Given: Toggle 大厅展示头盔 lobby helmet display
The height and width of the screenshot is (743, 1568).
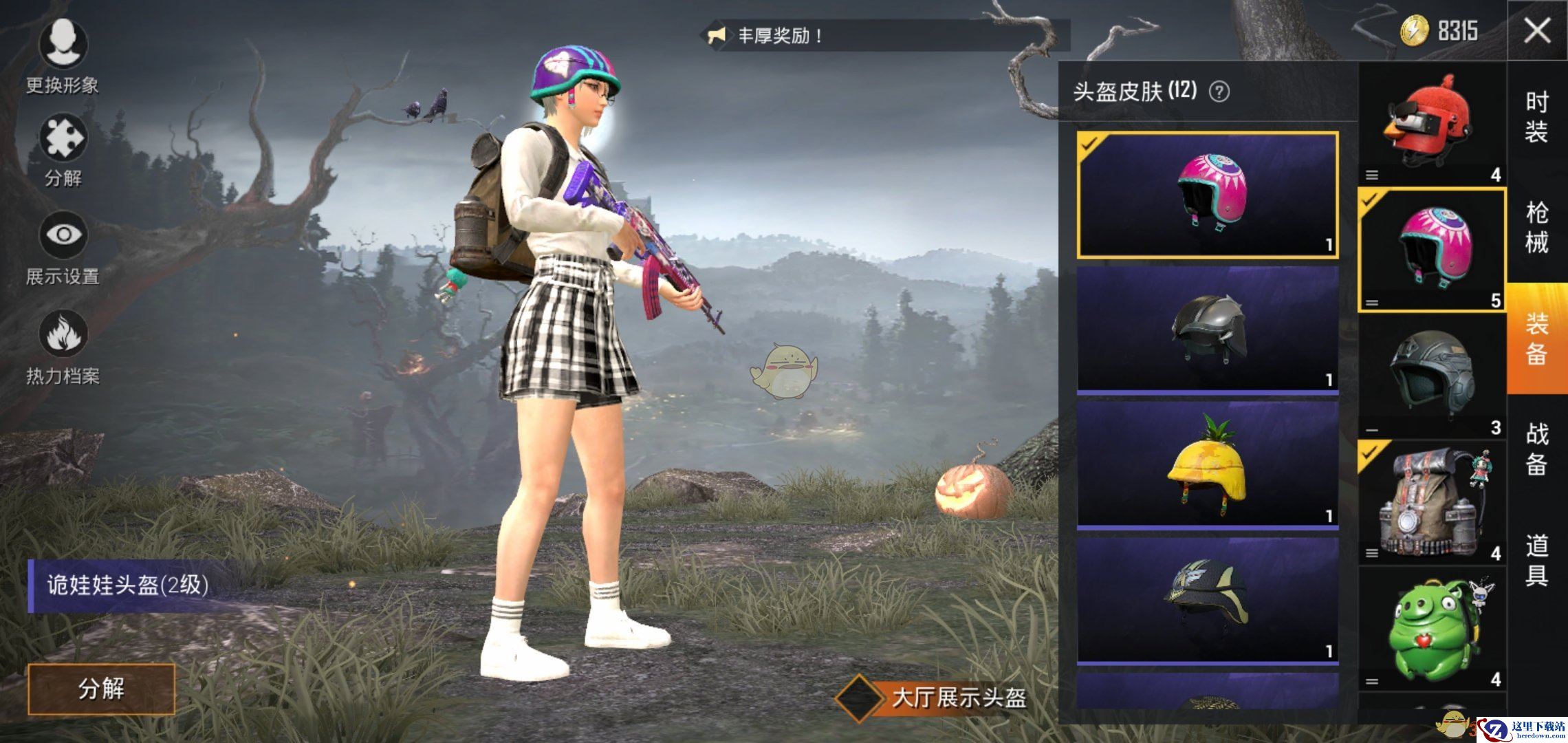Looking at the screenshot, I should 860,698.
